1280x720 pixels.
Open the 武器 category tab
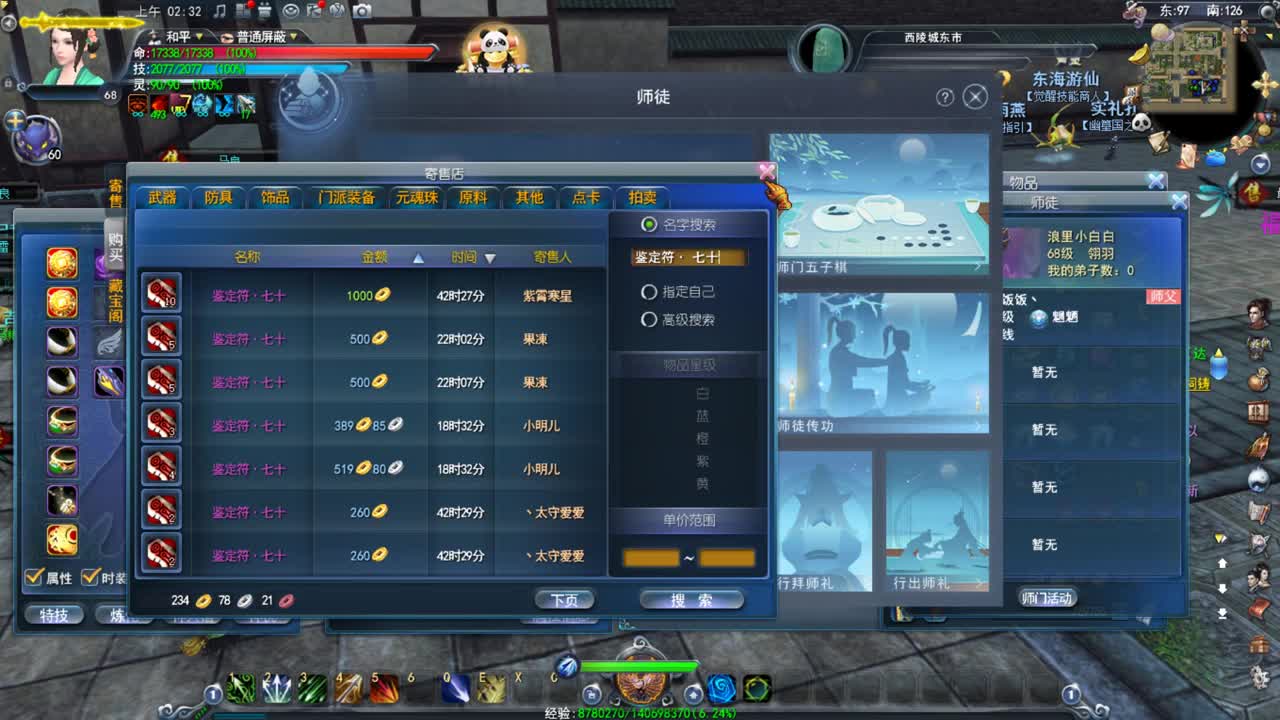click(x=161, y=198)
